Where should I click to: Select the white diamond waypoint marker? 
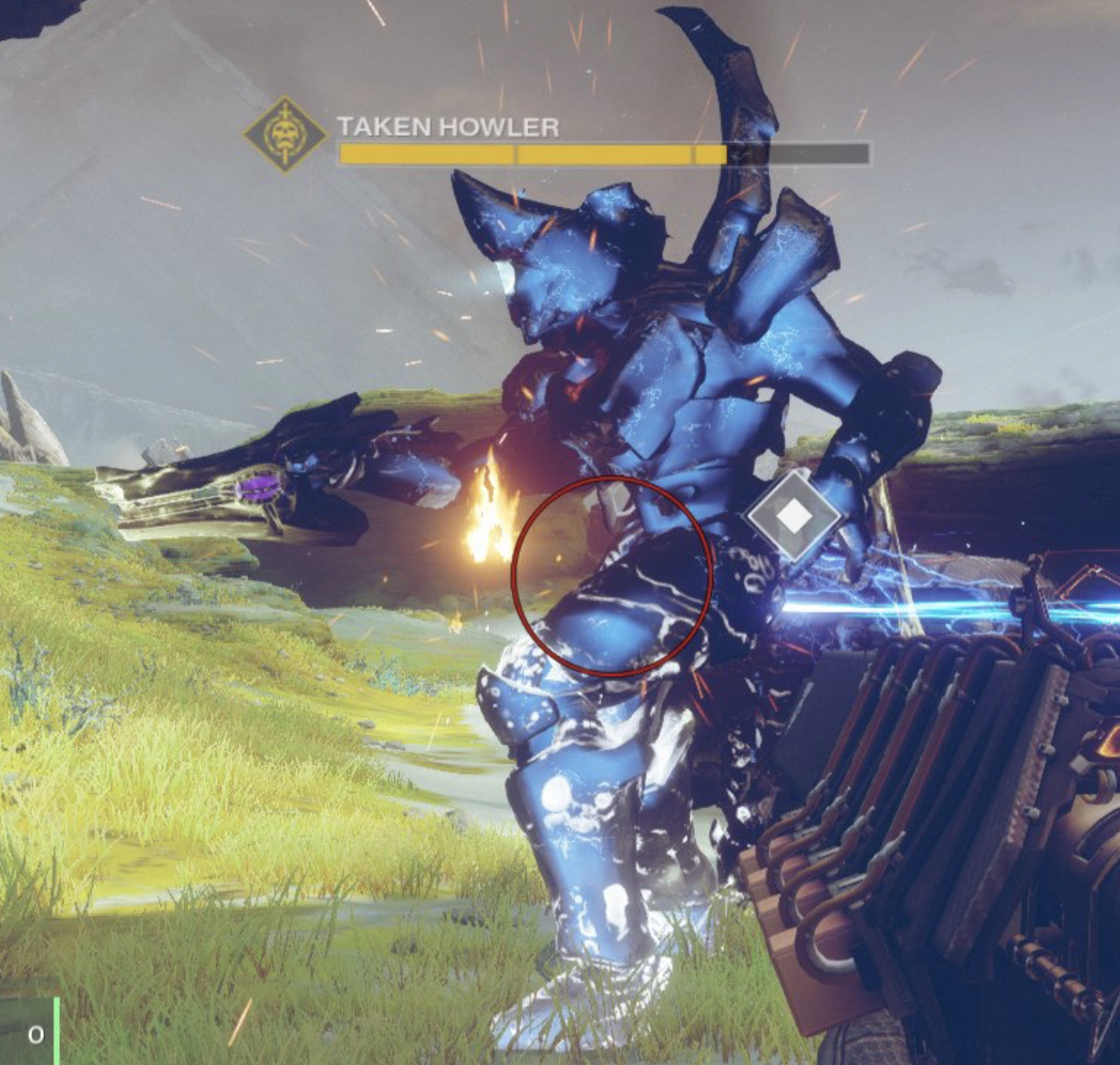pos(793,516)
